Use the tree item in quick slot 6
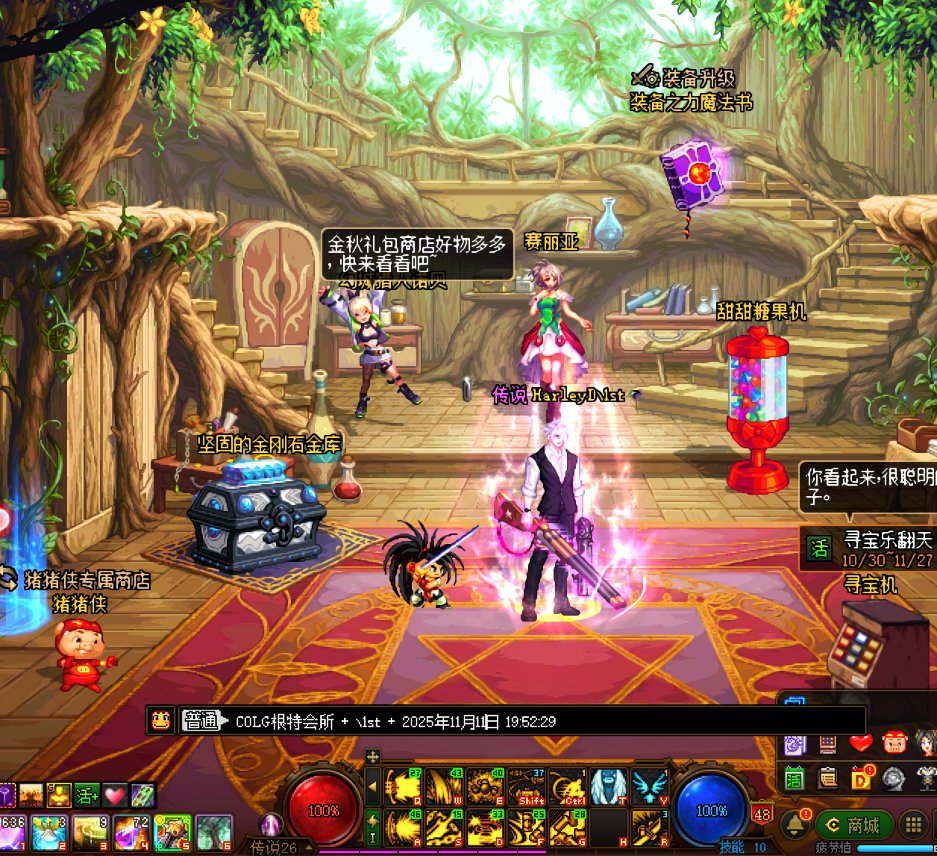937x856 pixels. pos(214,832)
